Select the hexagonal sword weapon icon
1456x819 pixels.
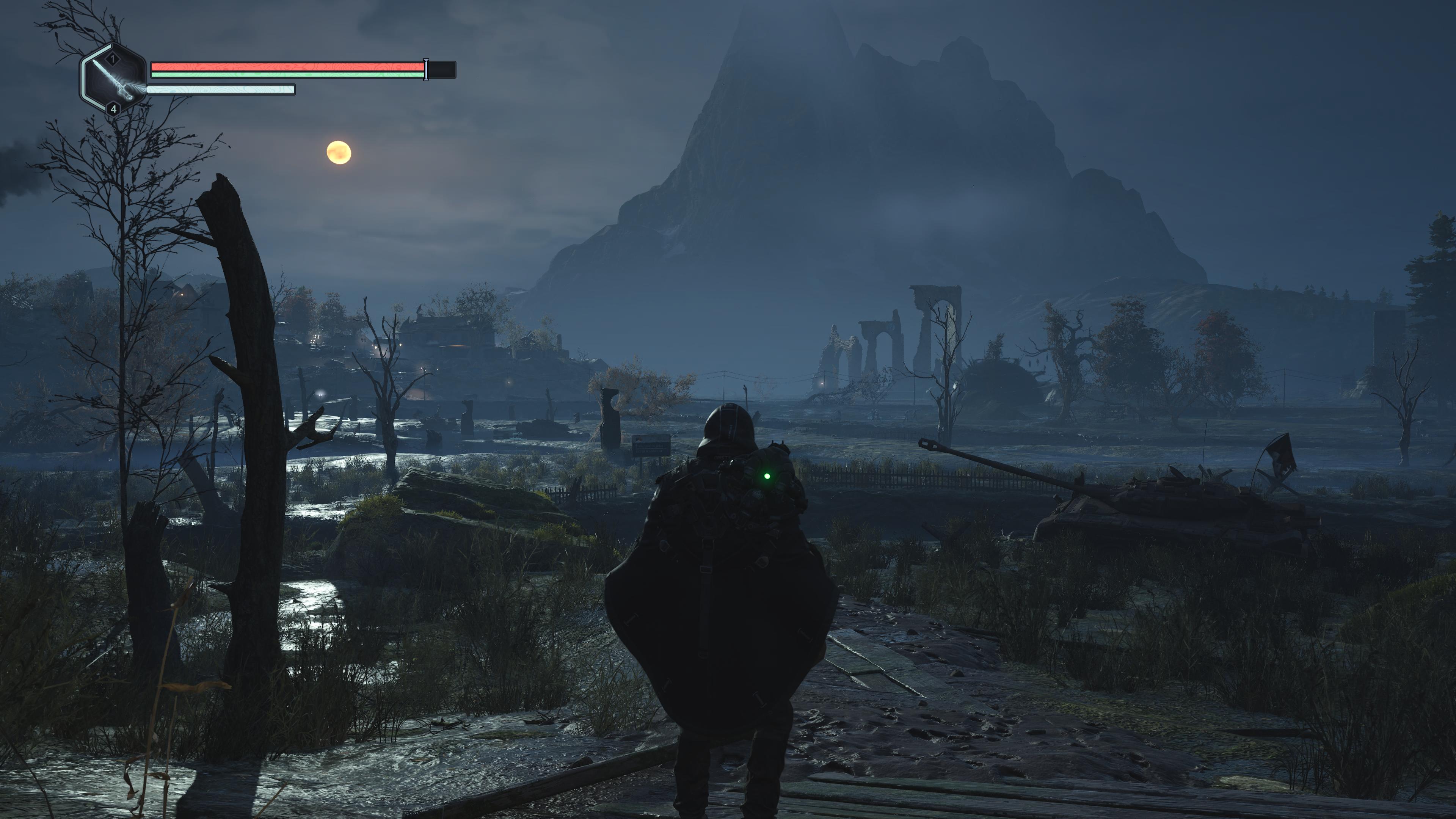coord(114,79)
